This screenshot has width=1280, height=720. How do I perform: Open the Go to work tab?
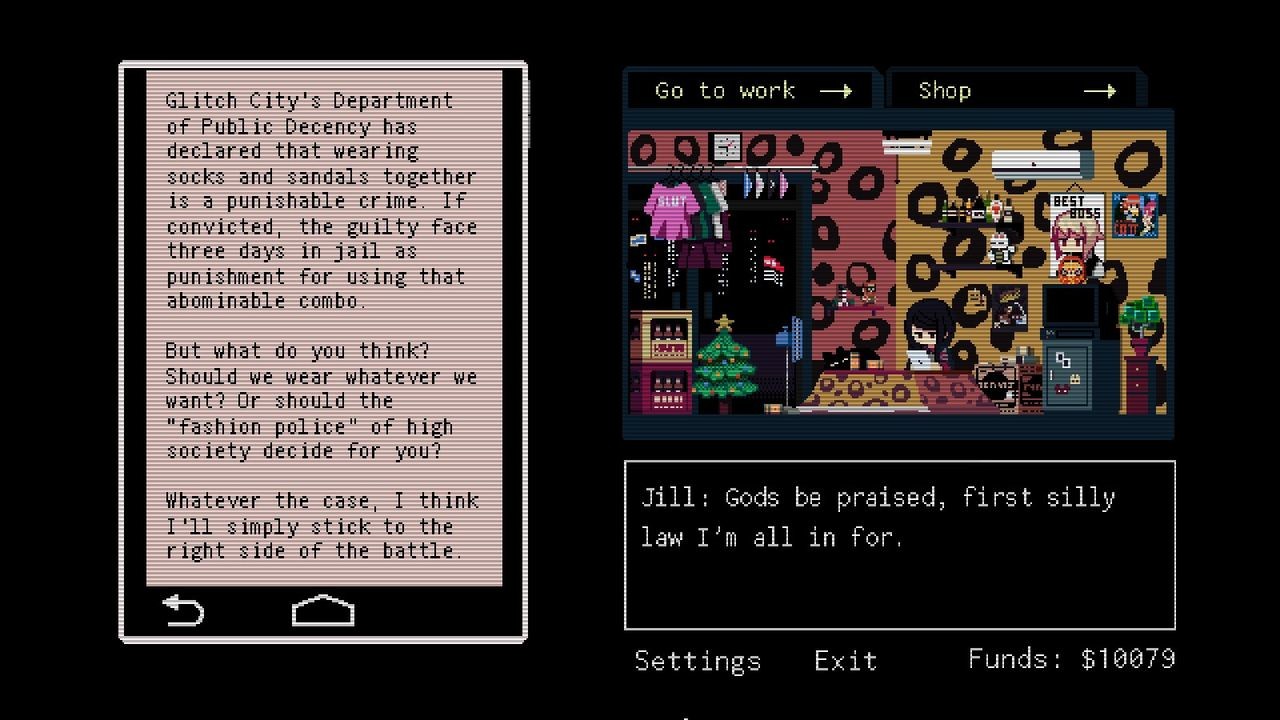[748, 90]
